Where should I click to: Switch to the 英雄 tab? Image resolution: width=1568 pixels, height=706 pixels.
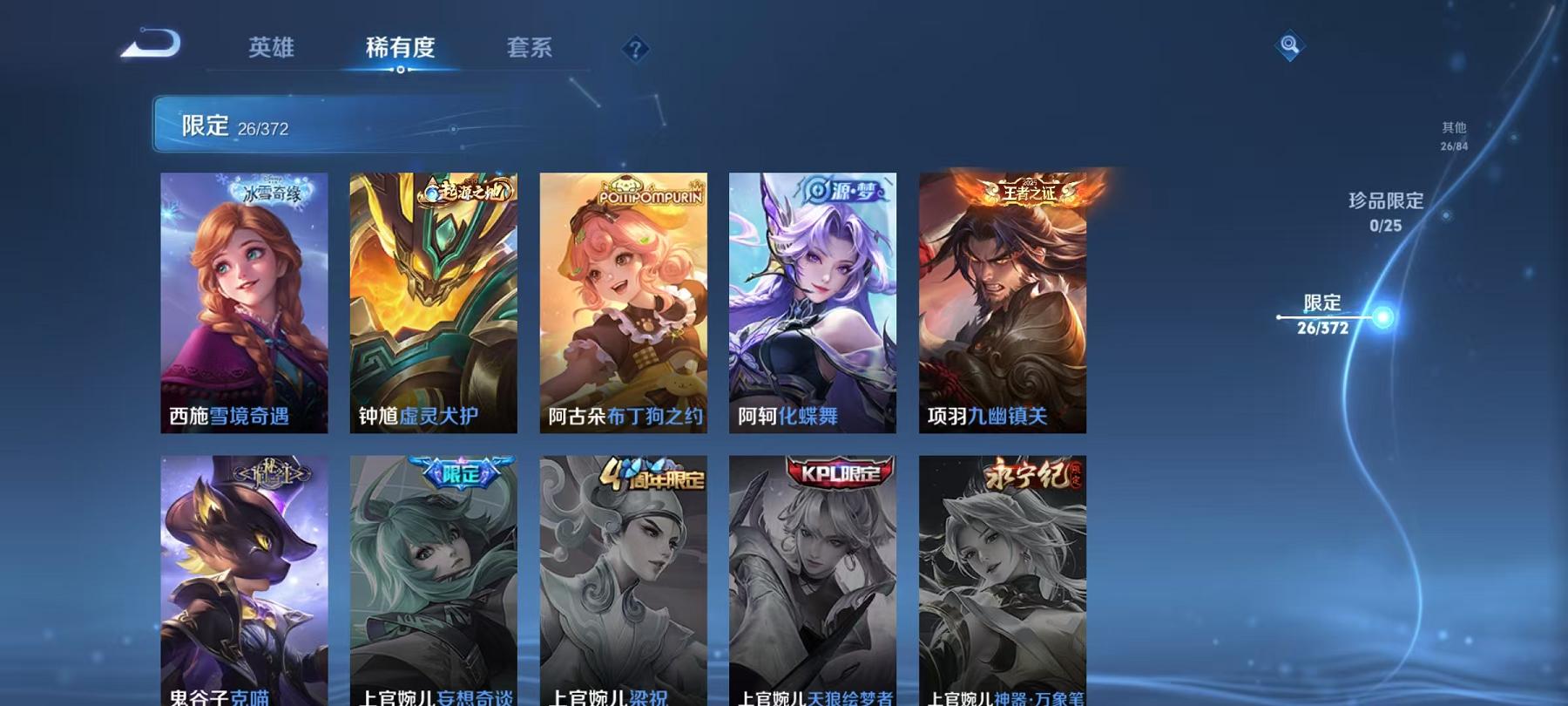(271, 49)
